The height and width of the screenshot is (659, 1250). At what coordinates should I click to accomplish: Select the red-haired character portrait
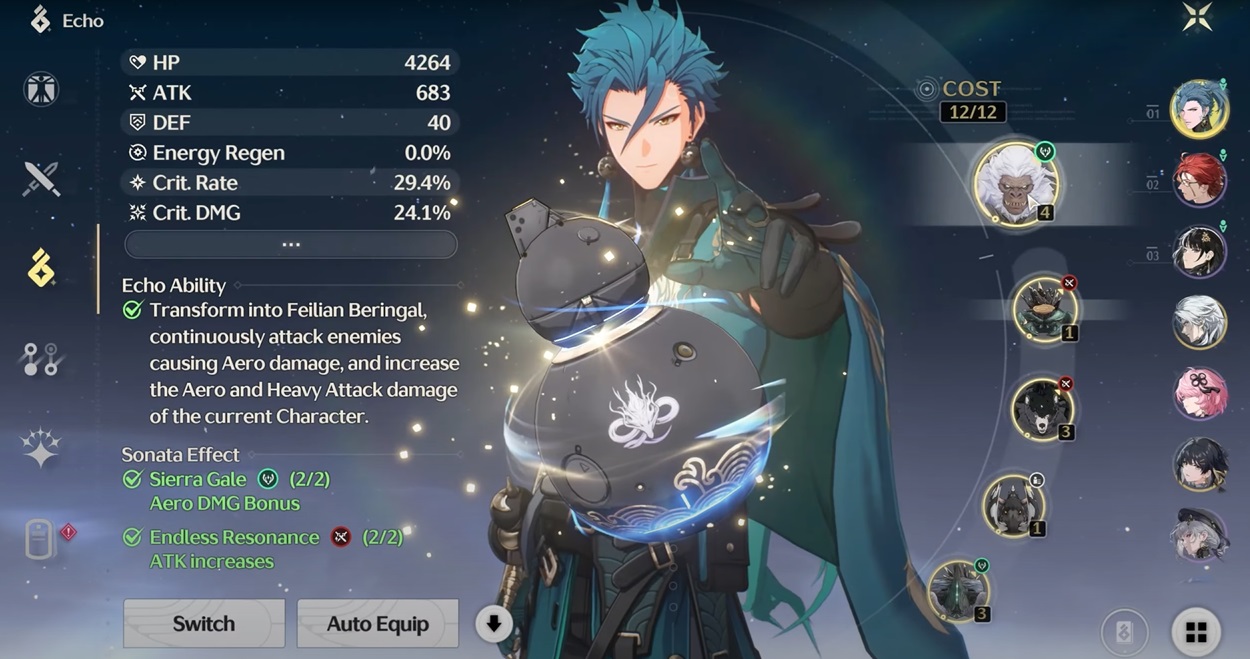(x=1199, y=180)
